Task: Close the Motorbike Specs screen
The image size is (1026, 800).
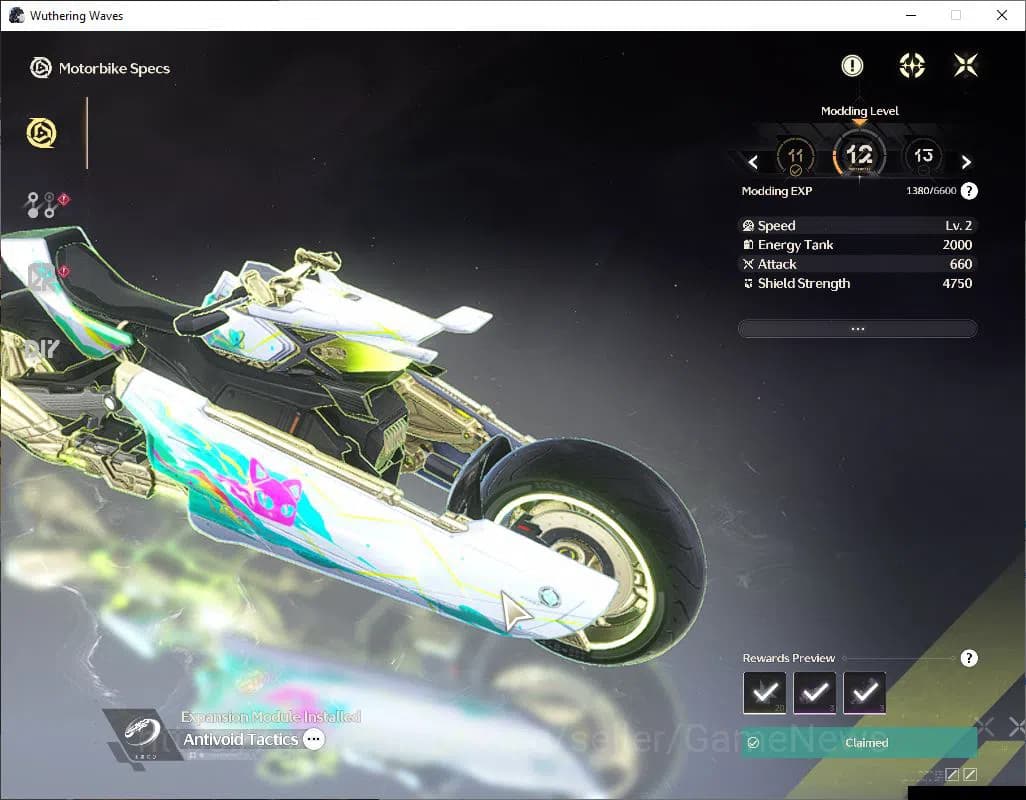Action: pos(965,66)
